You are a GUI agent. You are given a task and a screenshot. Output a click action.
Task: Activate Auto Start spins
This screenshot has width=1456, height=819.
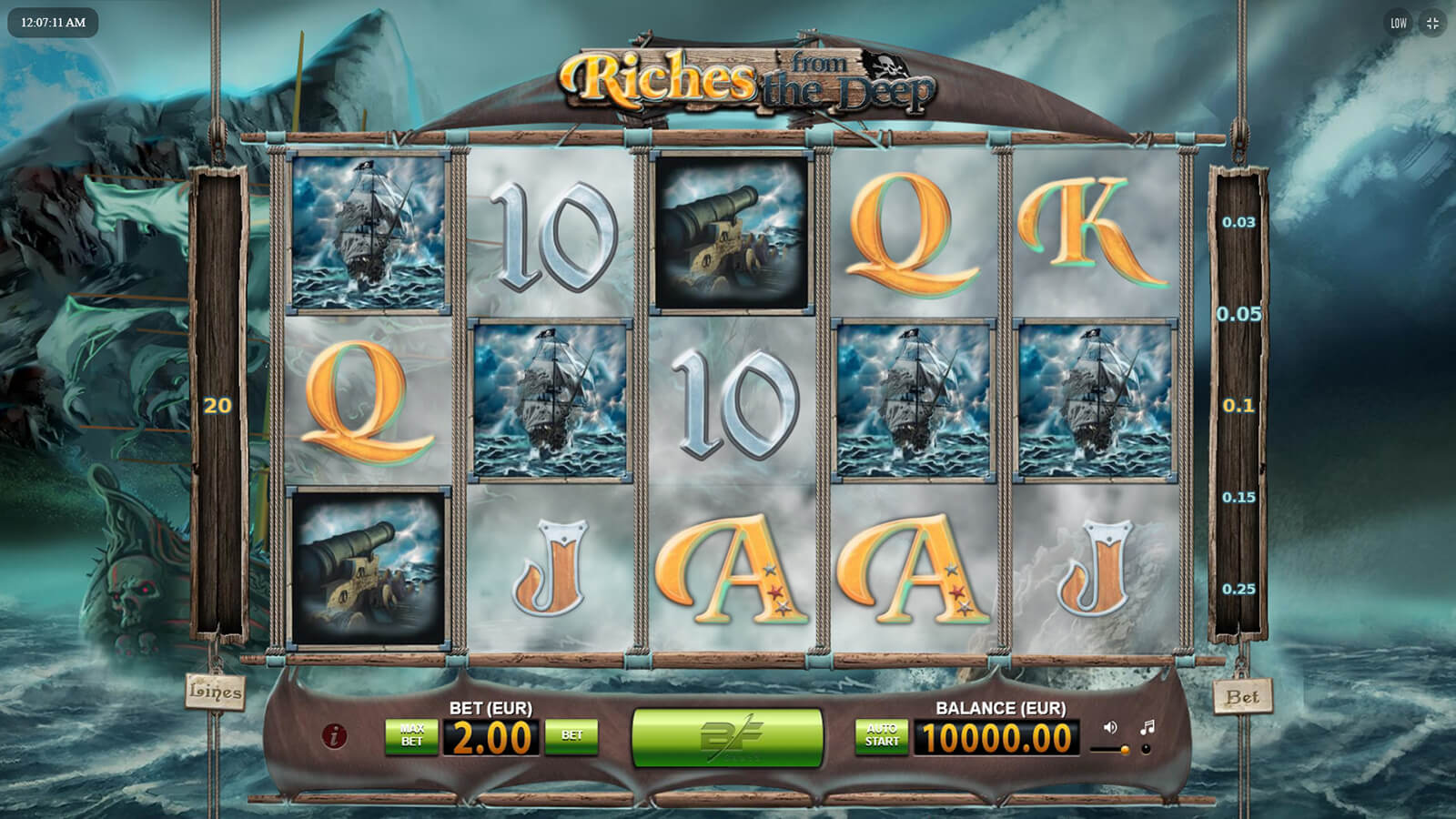click(x=882, y=736)
